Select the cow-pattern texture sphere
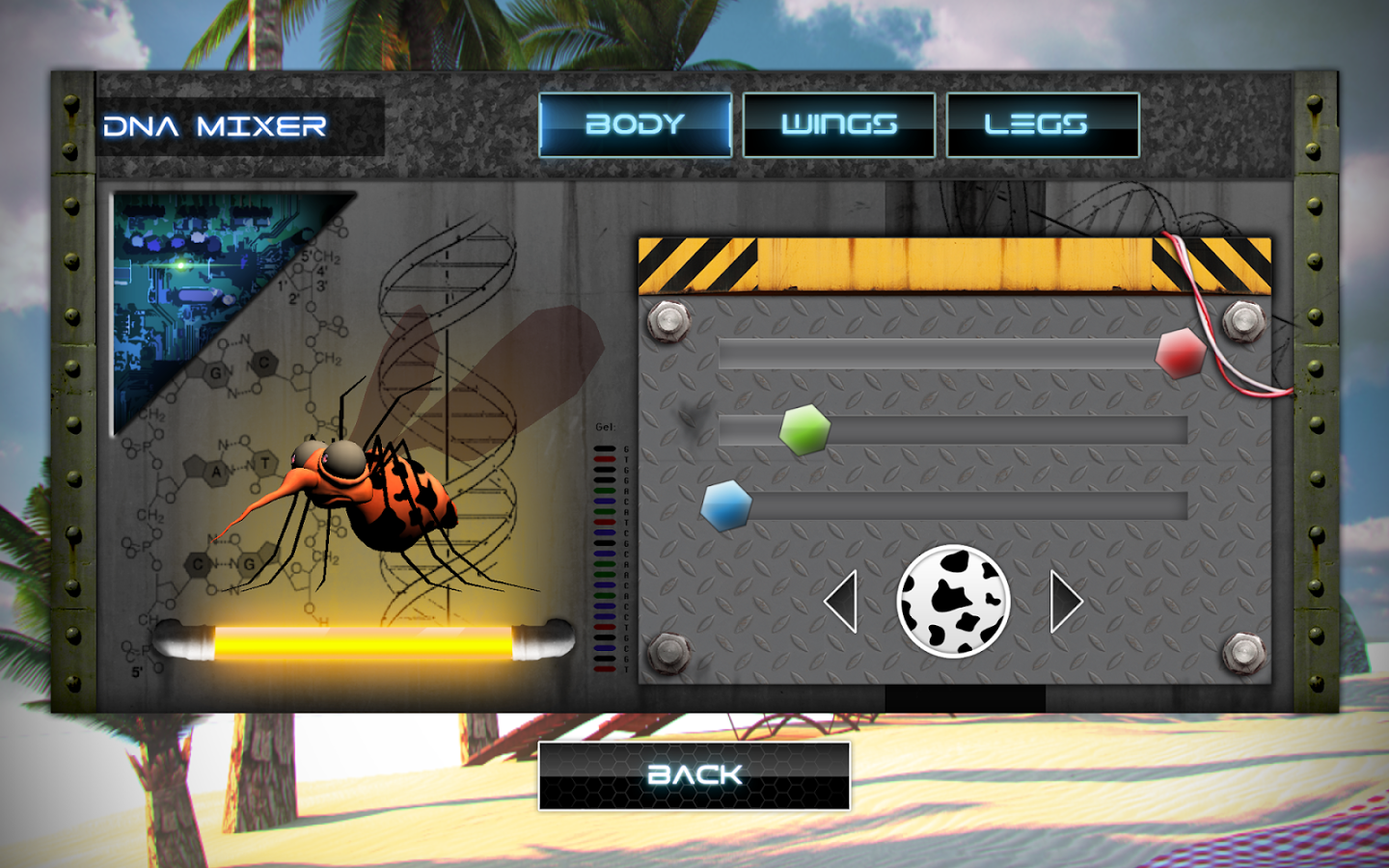 954,603
